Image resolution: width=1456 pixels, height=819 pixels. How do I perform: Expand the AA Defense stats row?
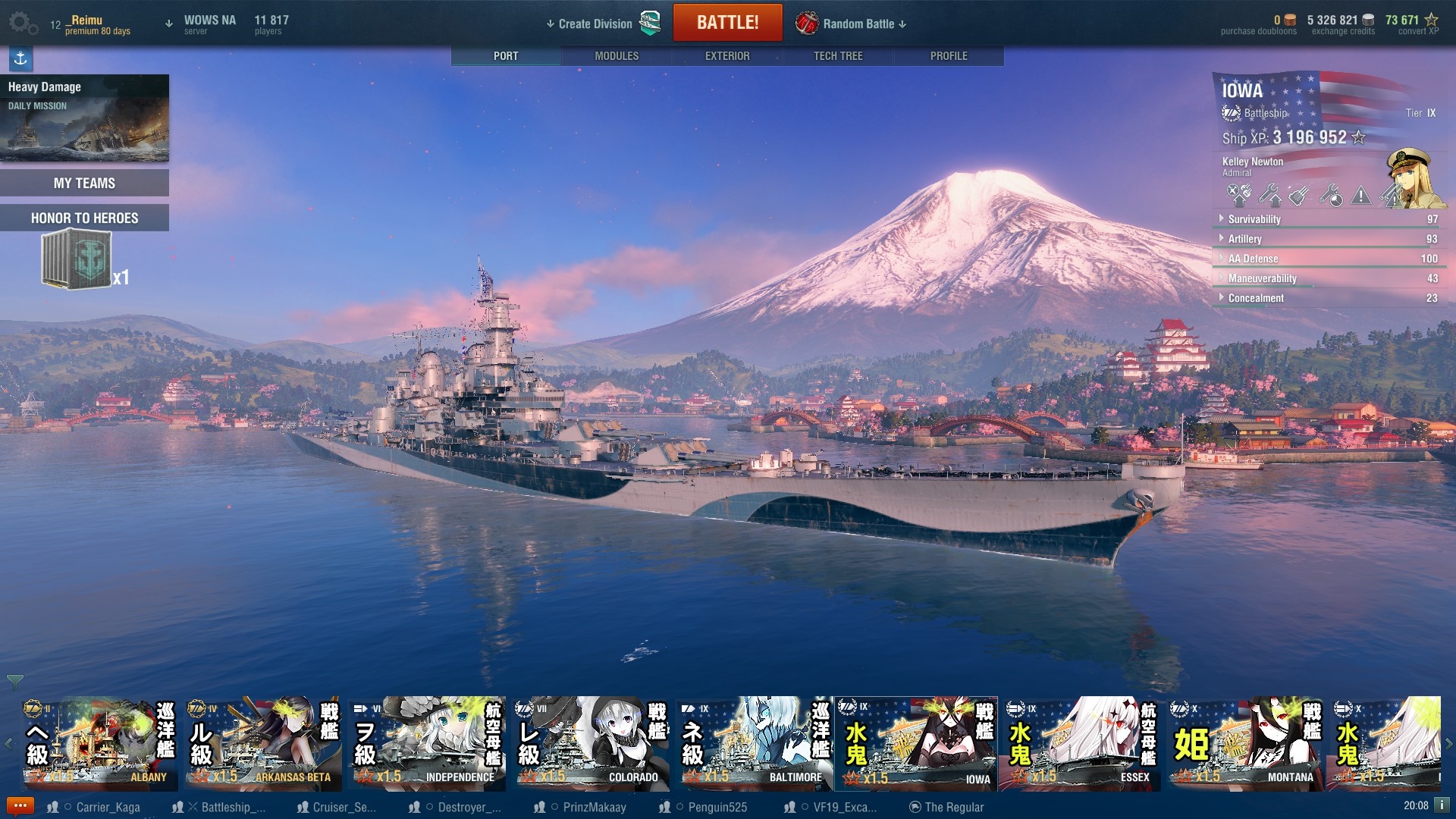tap(1253, 259)
